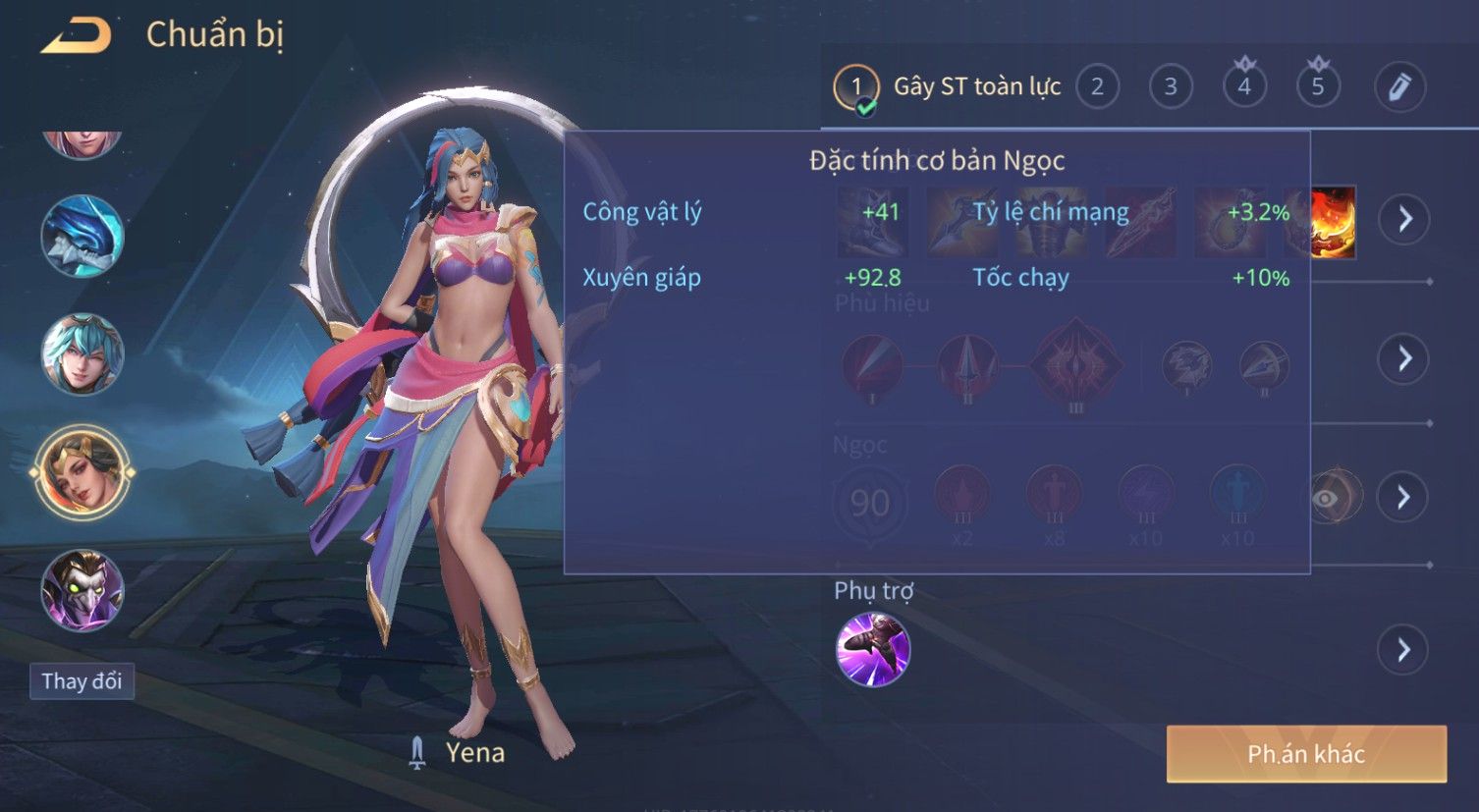Choose the masked green-eyed hero portrait

82,590
